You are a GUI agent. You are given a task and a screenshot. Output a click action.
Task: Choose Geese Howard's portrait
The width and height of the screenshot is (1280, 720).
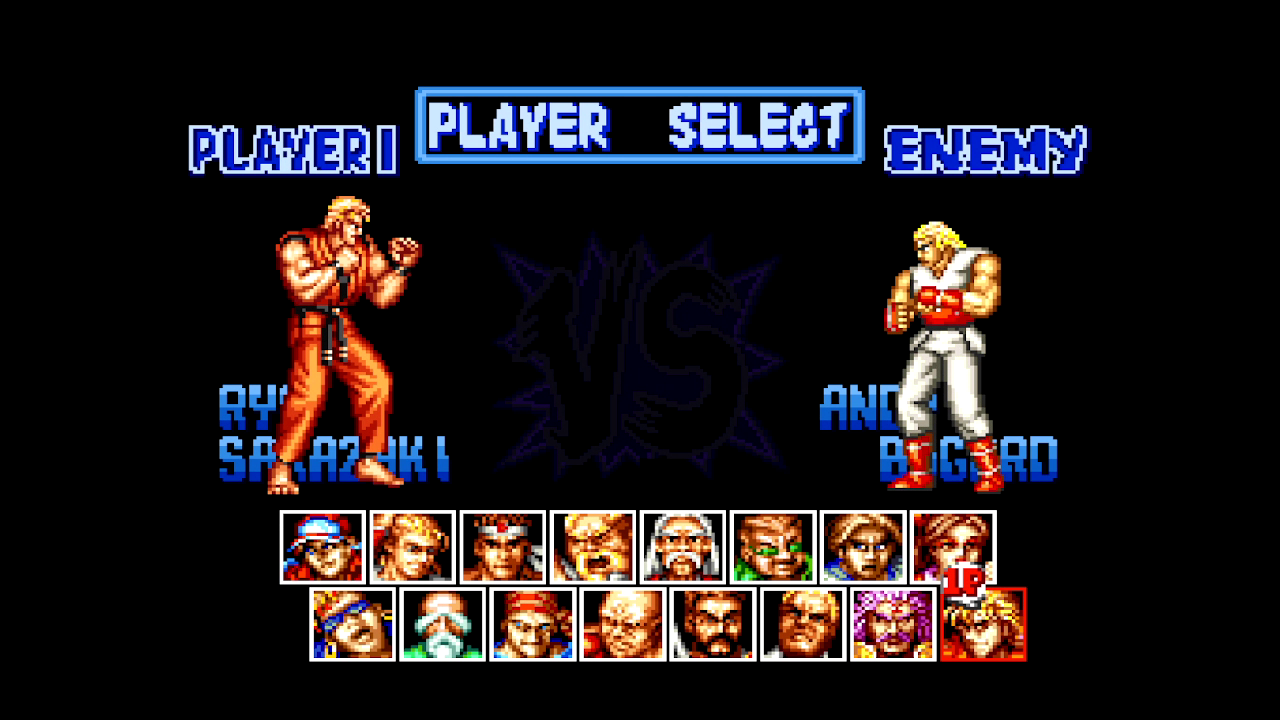pyautogui.click(x=802, y=624)
